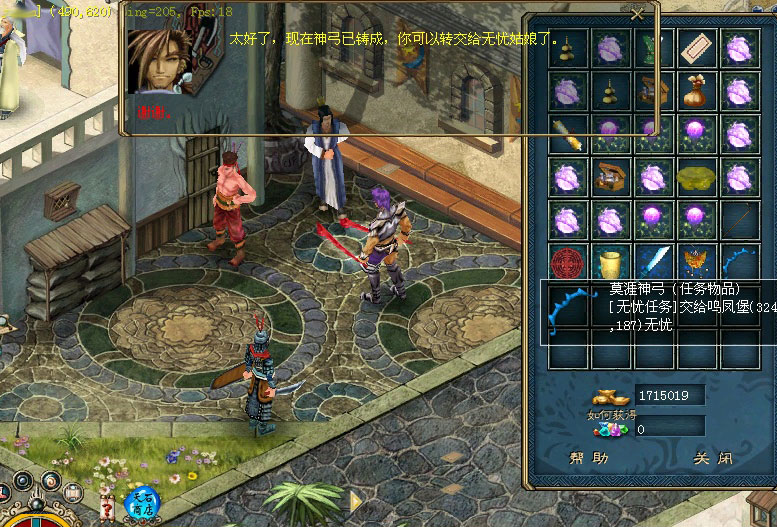Pick the golden cup item

[611, 263]
